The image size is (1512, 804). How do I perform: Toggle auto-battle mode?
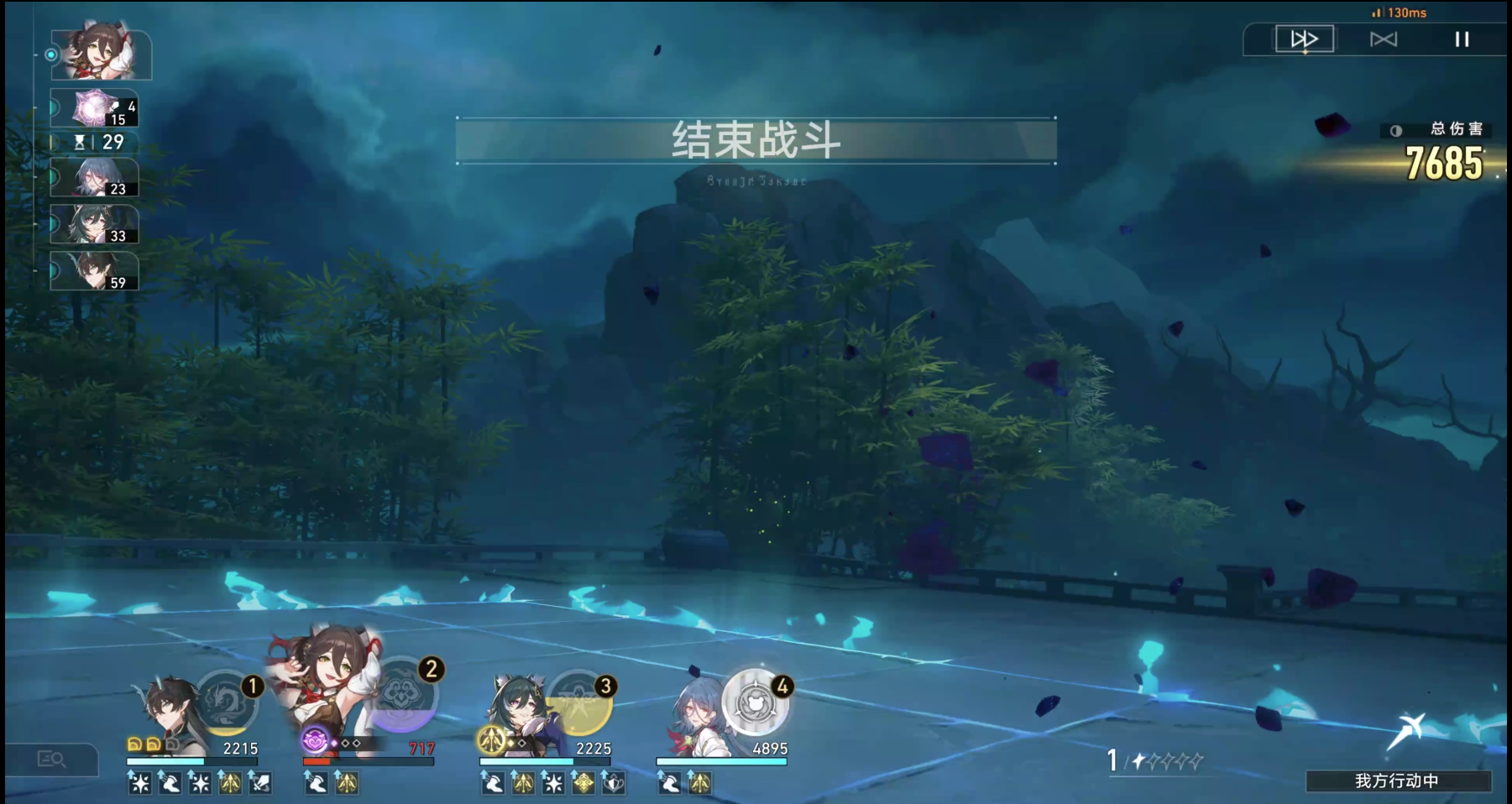coord(1382,38)
